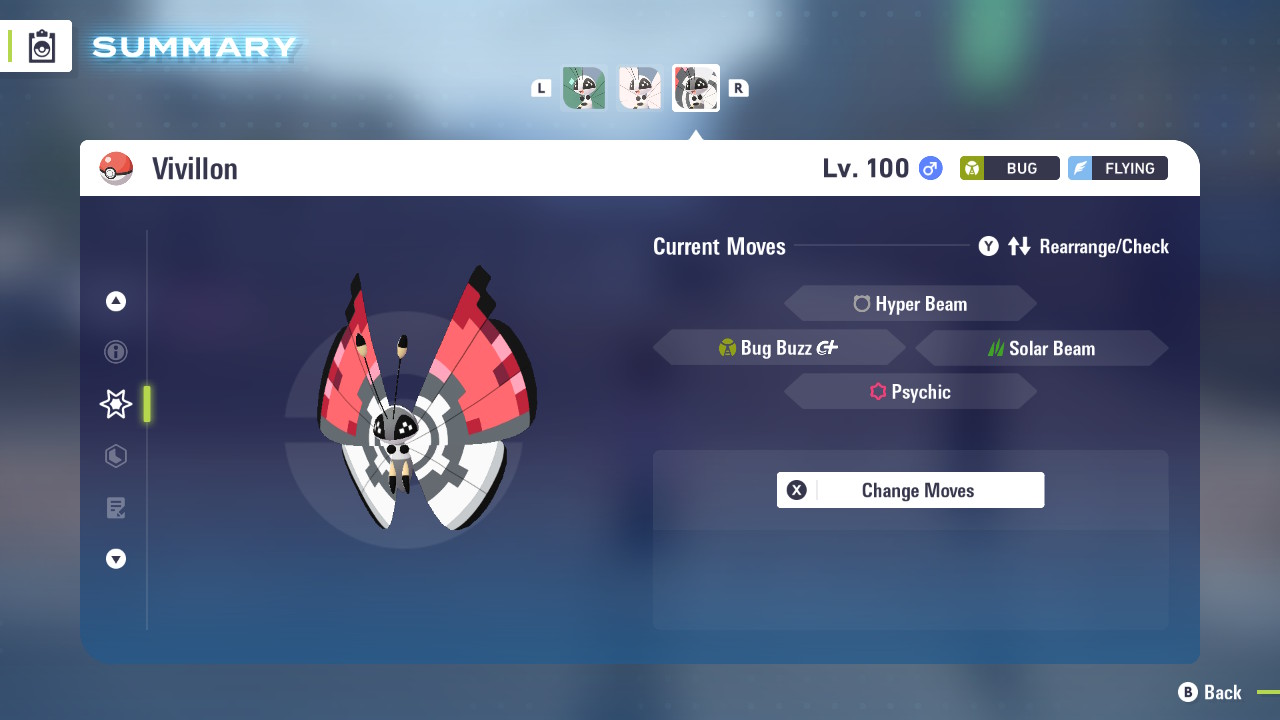This screenshot has width=1280, height=720.
Task: Switch to the middle white Vivillon tab
Action: [x=640, y=88]
